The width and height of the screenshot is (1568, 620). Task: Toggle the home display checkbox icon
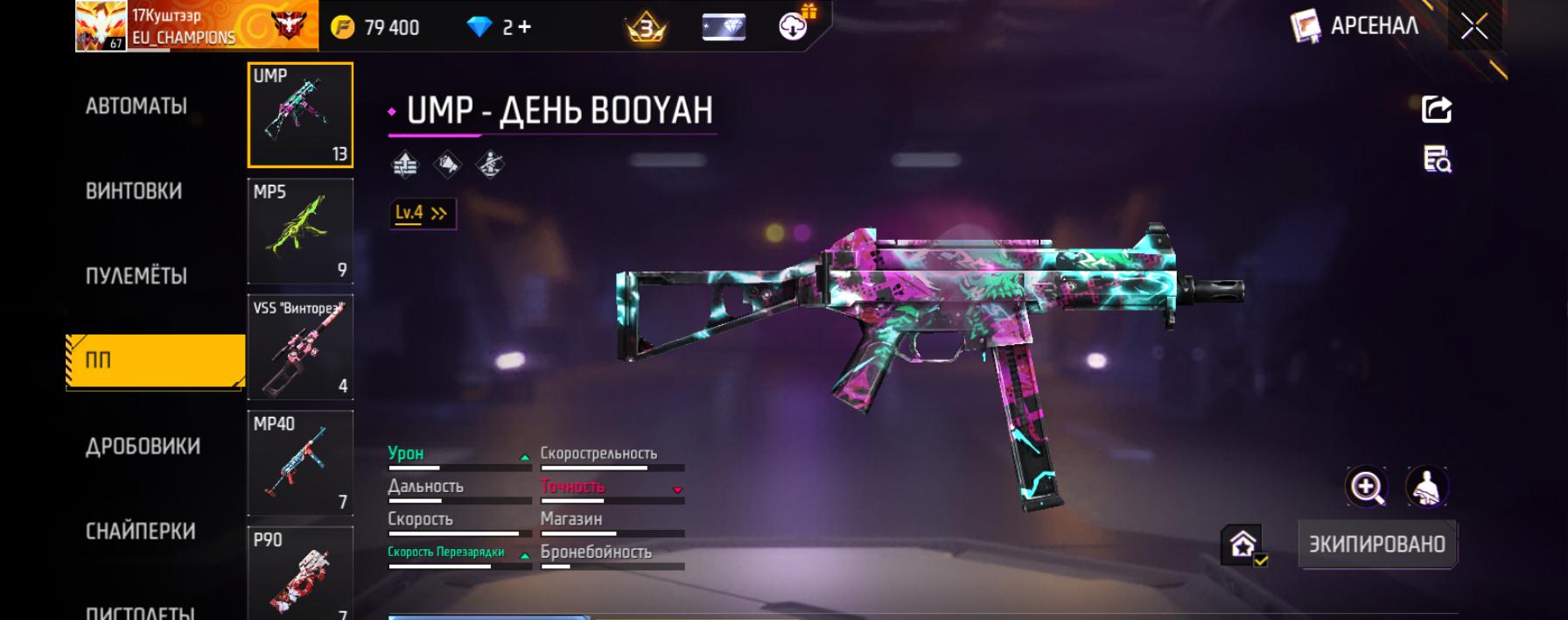pos(1244,545)
